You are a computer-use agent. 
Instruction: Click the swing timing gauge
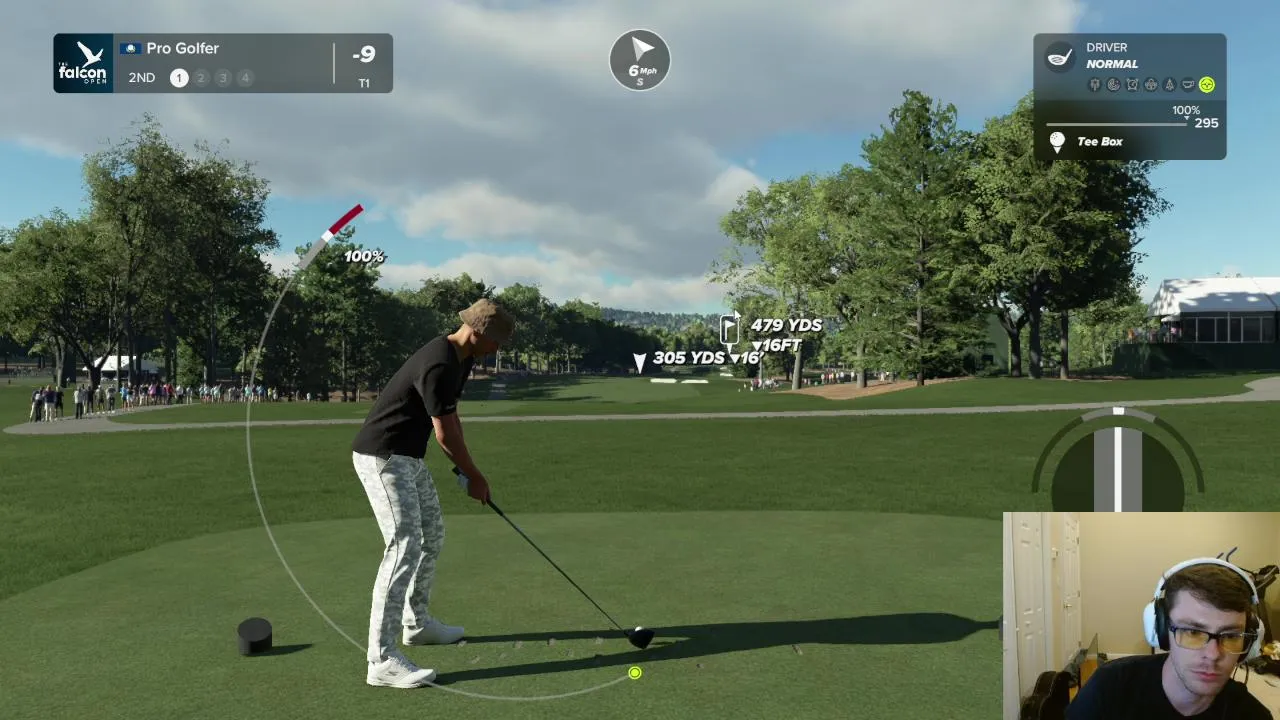click(1117, 458)
